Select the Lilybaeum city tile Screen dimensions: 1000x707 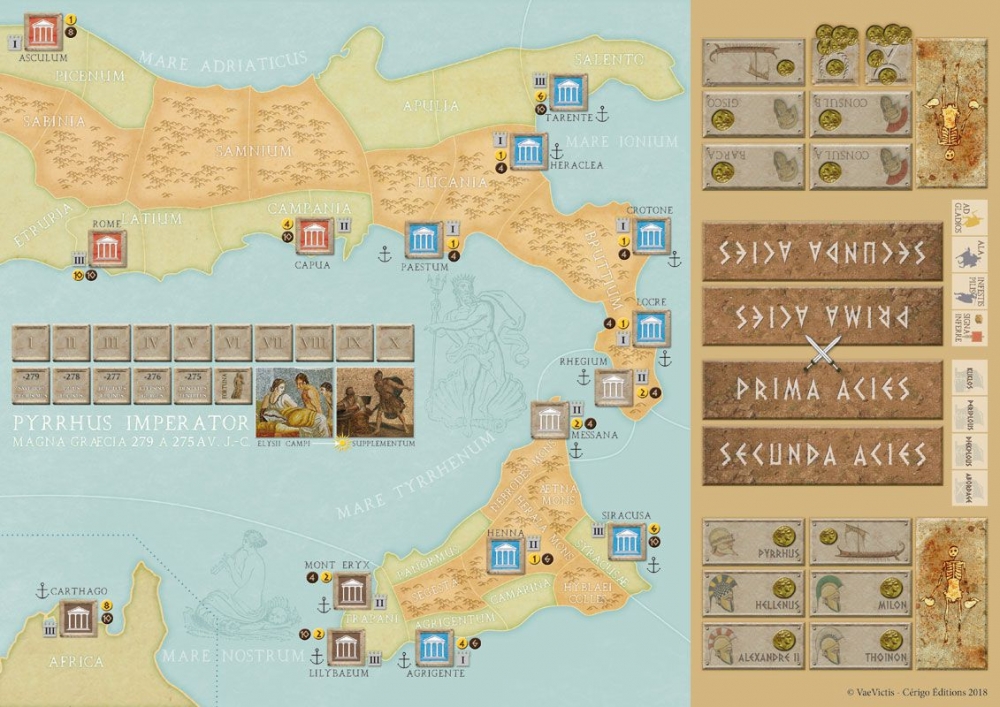(346, 646)
